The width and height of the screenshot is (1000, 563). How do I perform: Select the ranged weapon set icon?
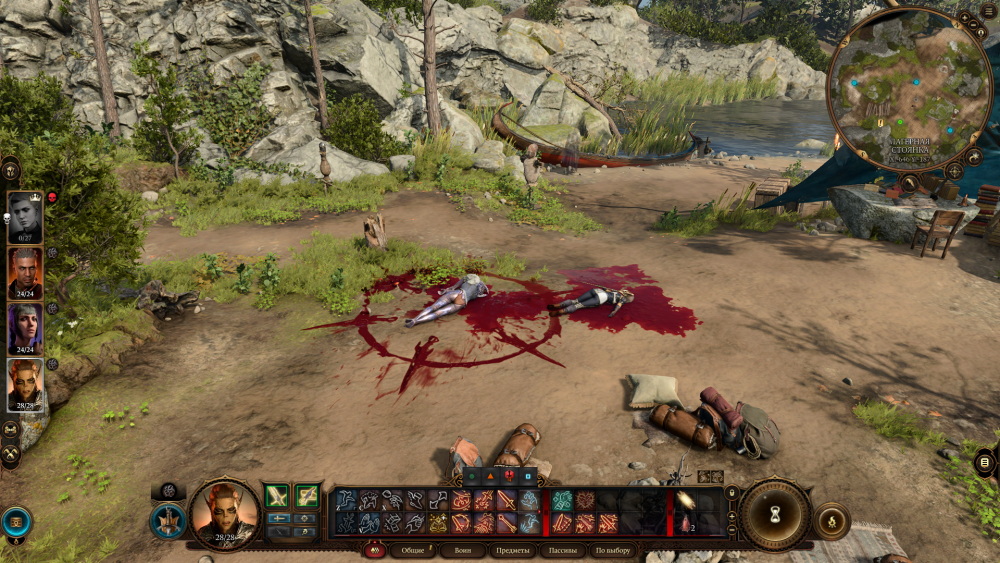[x=307, y=495]
